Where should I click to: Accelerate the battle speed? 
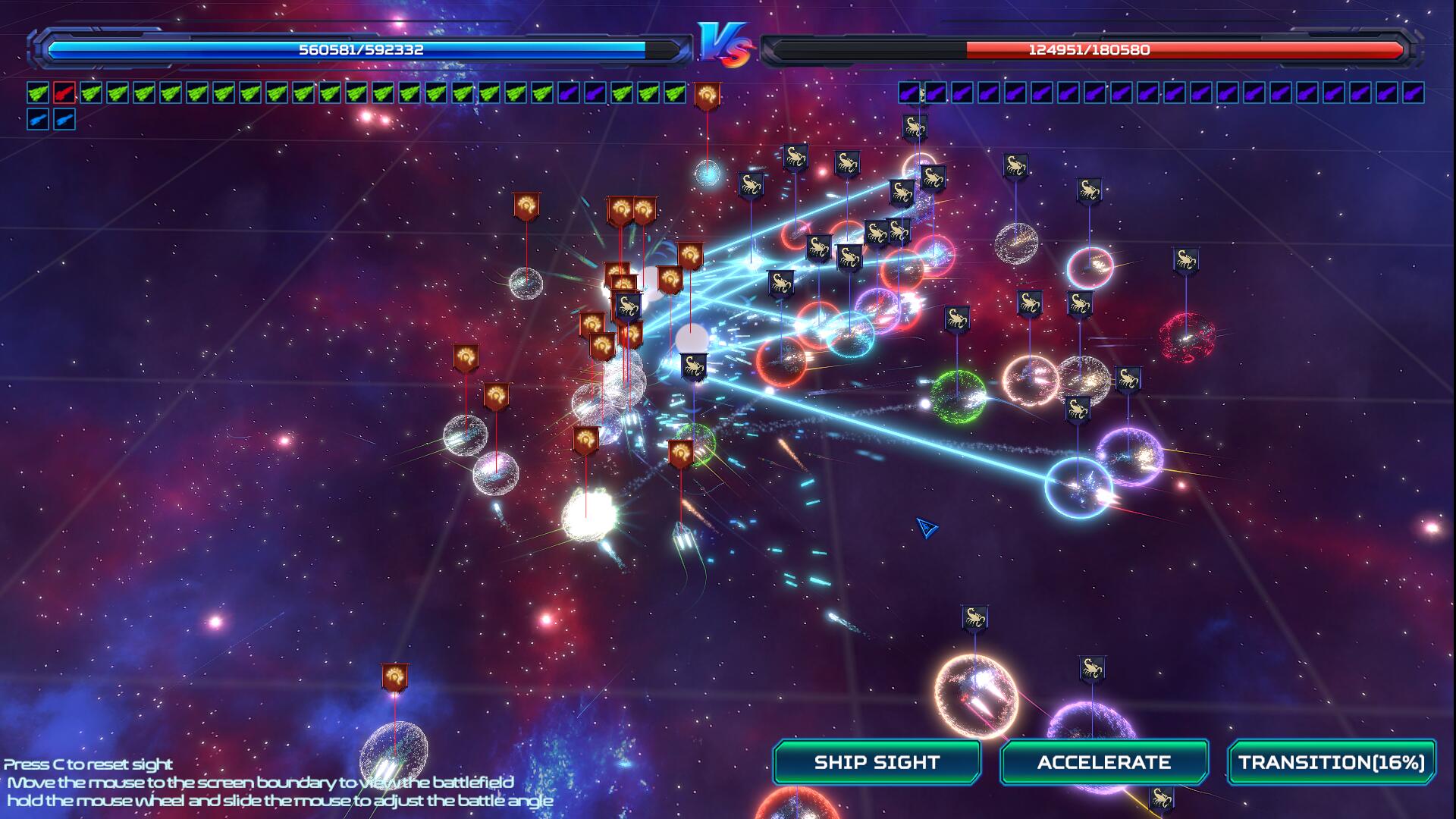coord(1103,762)
